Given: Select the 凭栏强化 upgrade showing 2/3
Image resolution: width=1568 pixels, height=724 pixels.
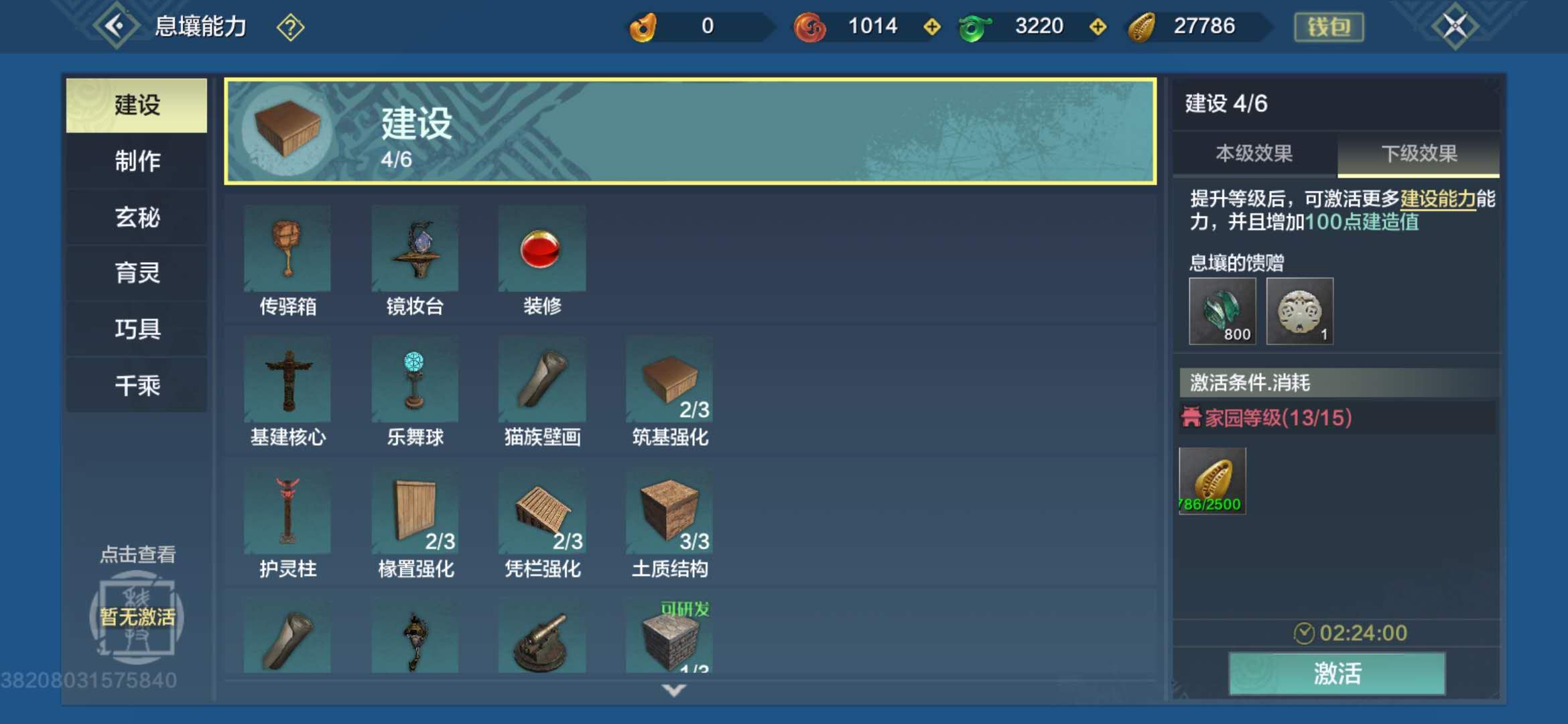Looking at the screenshot, I should coord(541,511).
